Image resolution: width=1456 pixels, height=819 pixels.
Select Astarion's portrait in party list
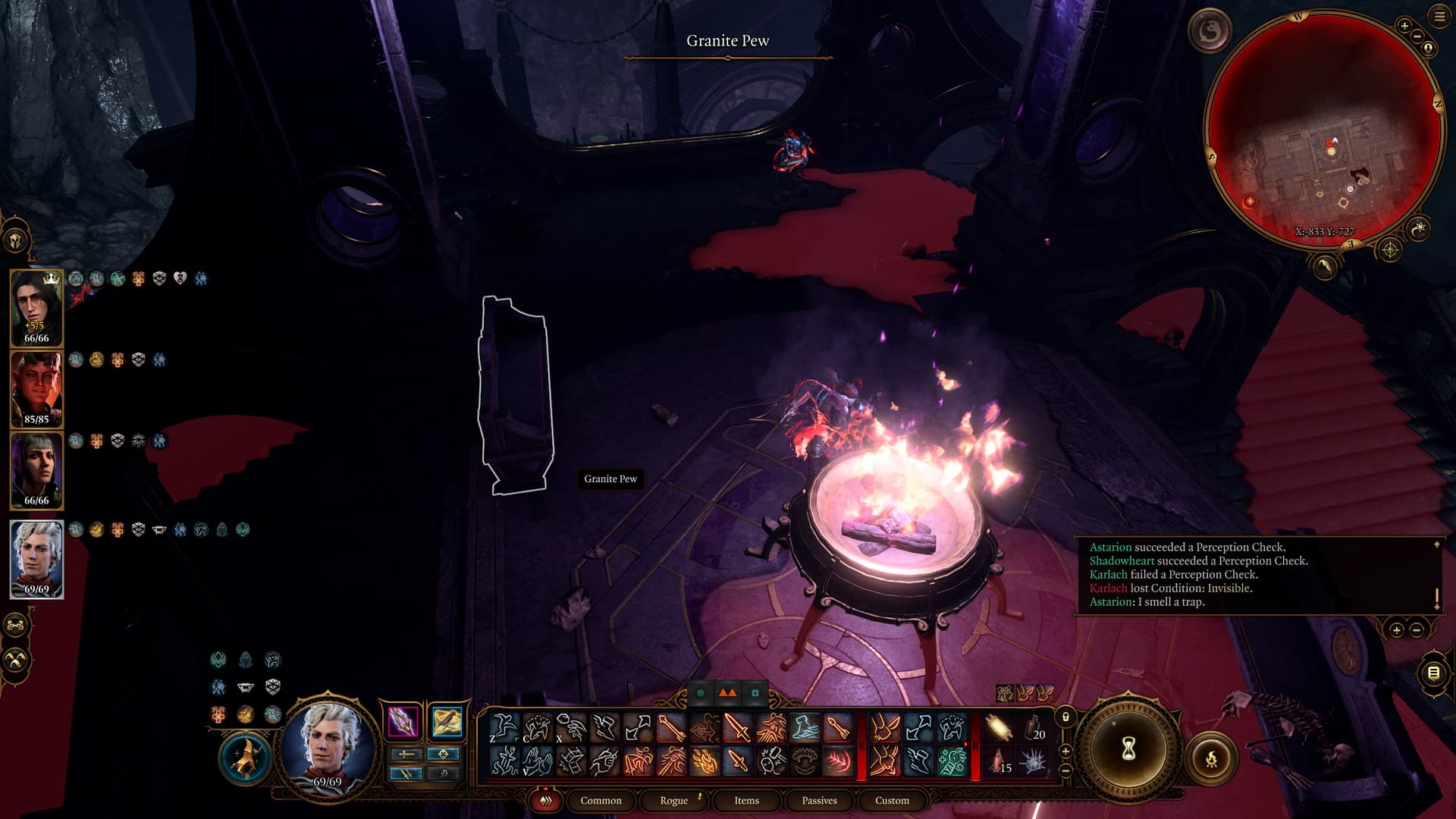36,560
